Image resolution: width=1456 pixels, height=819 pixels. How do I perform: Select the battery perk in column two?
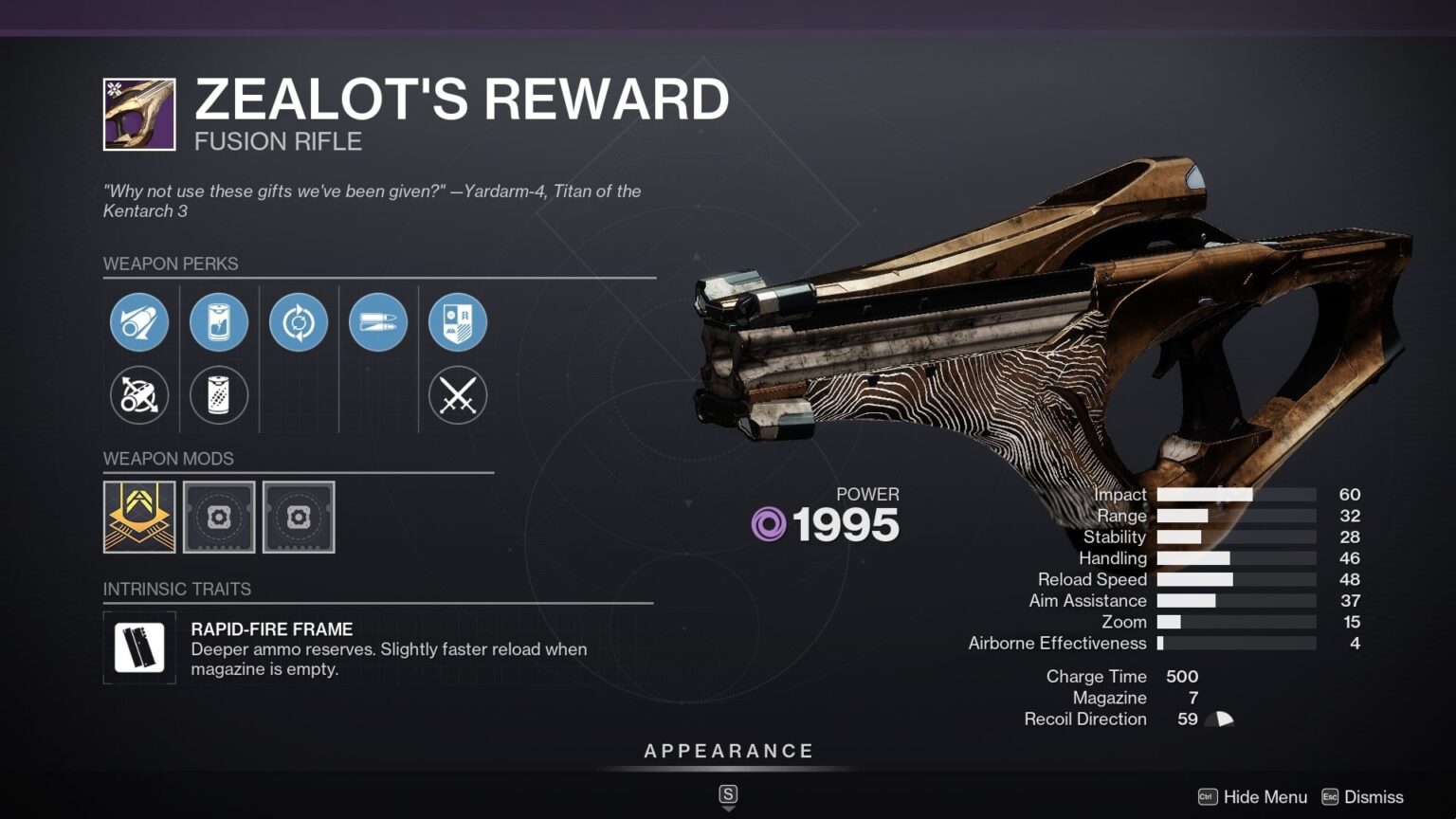click(x=219, y=322)
